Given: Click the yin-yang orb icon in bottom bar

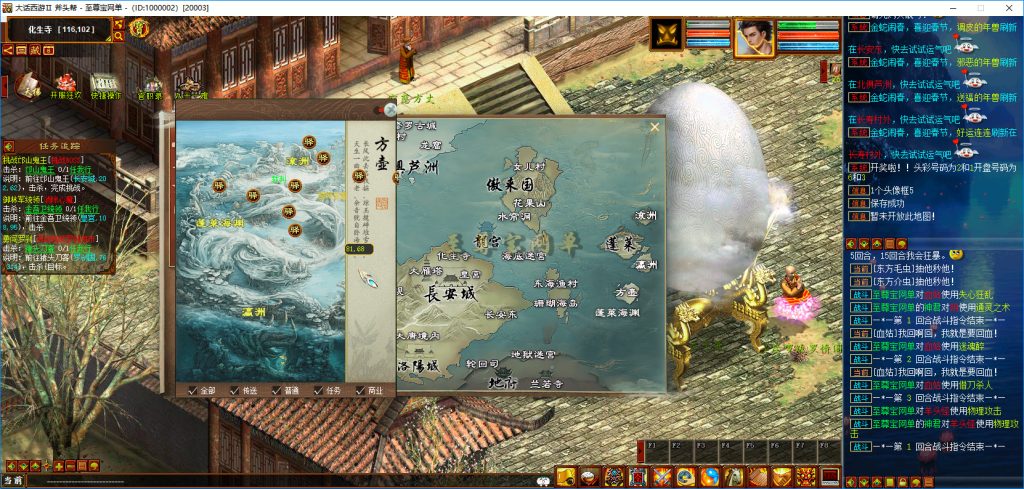Looking at the screenshot, I should click(709, 477).
